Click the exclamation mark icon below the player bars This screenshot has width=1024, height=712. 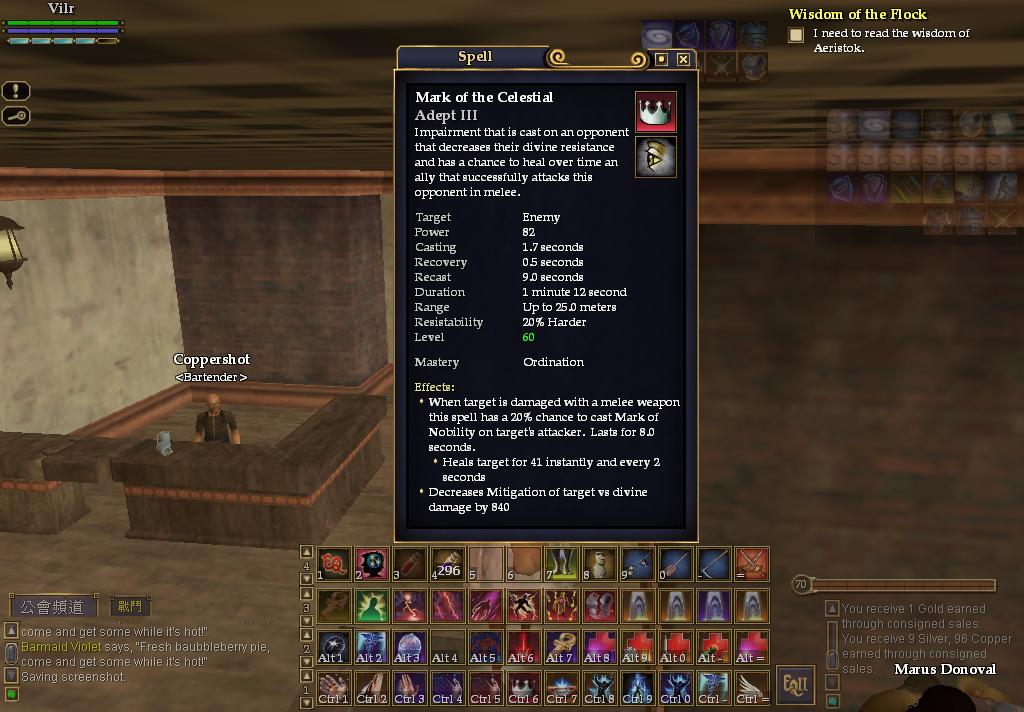pos(17,91)
